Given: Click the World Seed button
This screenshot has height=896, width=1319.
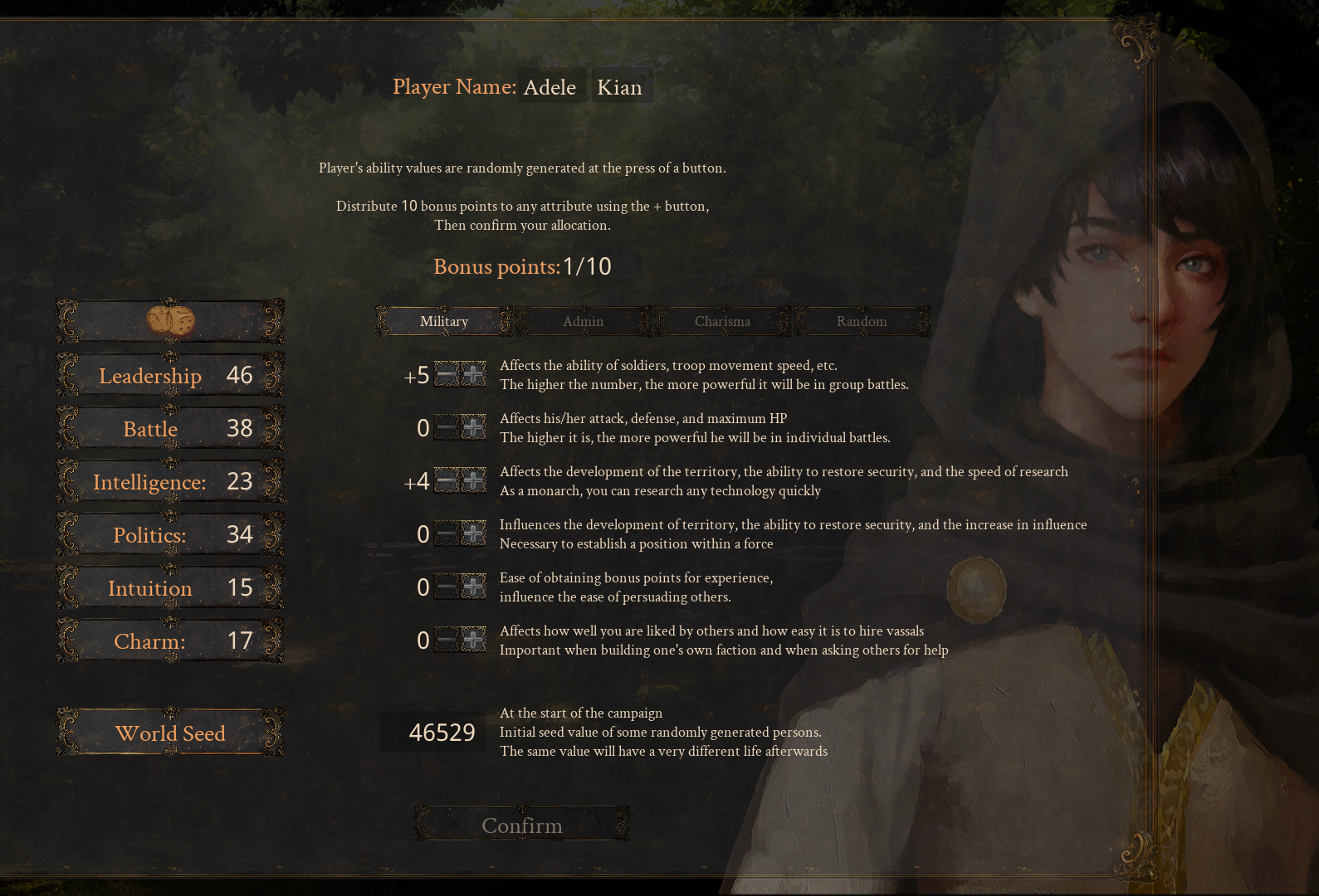Looking at the screenshot, I should tap(170, 733).
